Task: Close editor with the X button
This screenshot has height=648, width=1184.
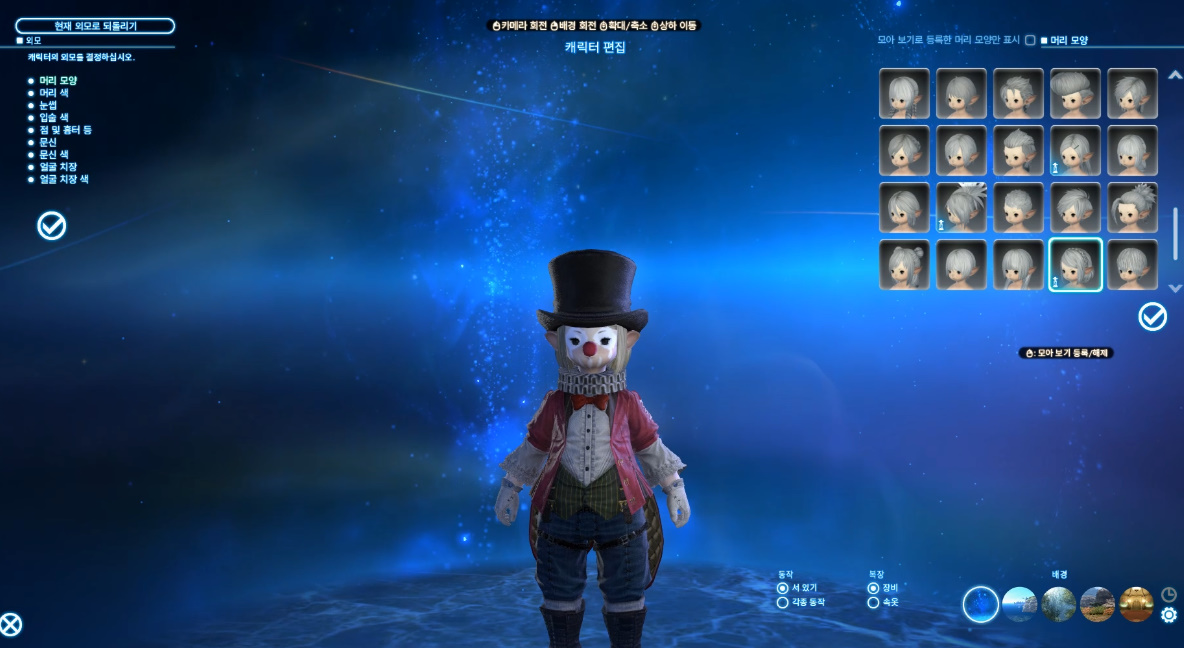Action: click(11, 625)
